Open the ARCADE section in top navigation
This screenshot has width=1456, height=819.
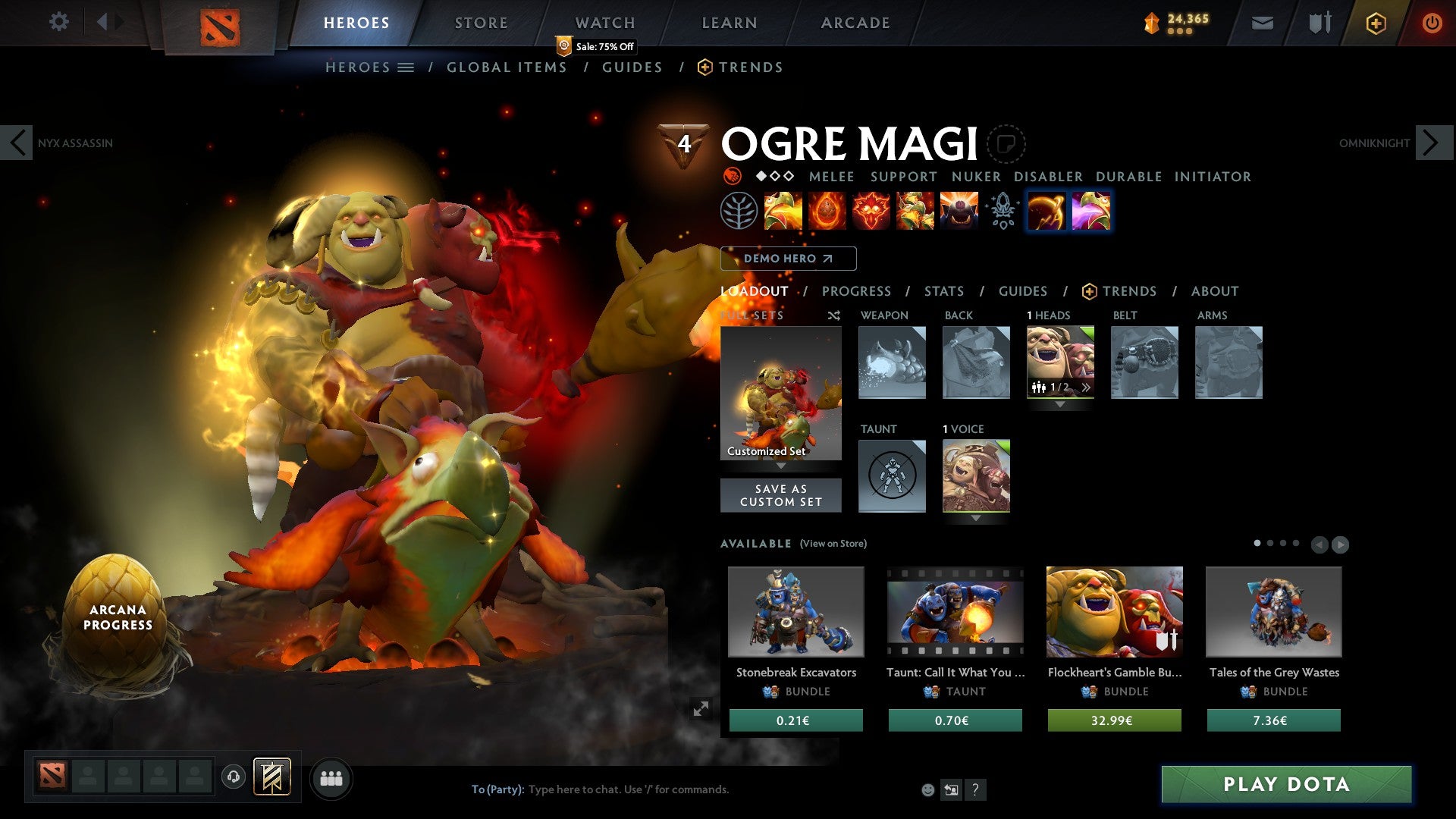[855, 22]
